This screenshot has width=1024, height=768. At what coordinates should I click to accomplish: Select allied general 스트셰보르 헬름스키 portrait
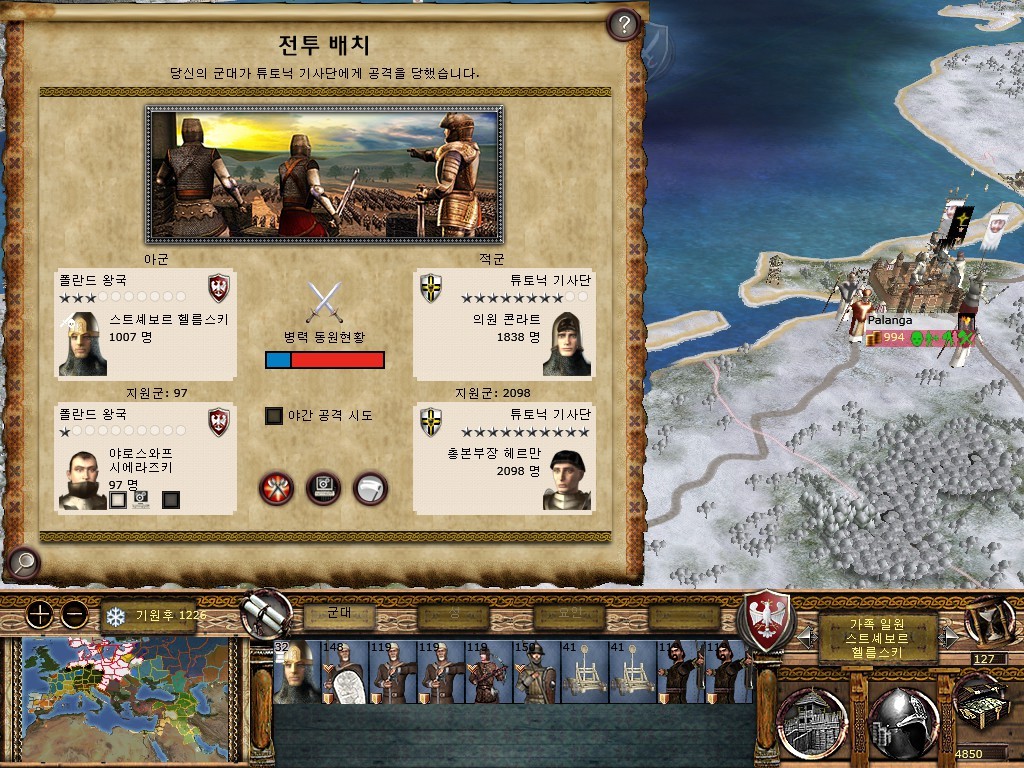point(82,345)
